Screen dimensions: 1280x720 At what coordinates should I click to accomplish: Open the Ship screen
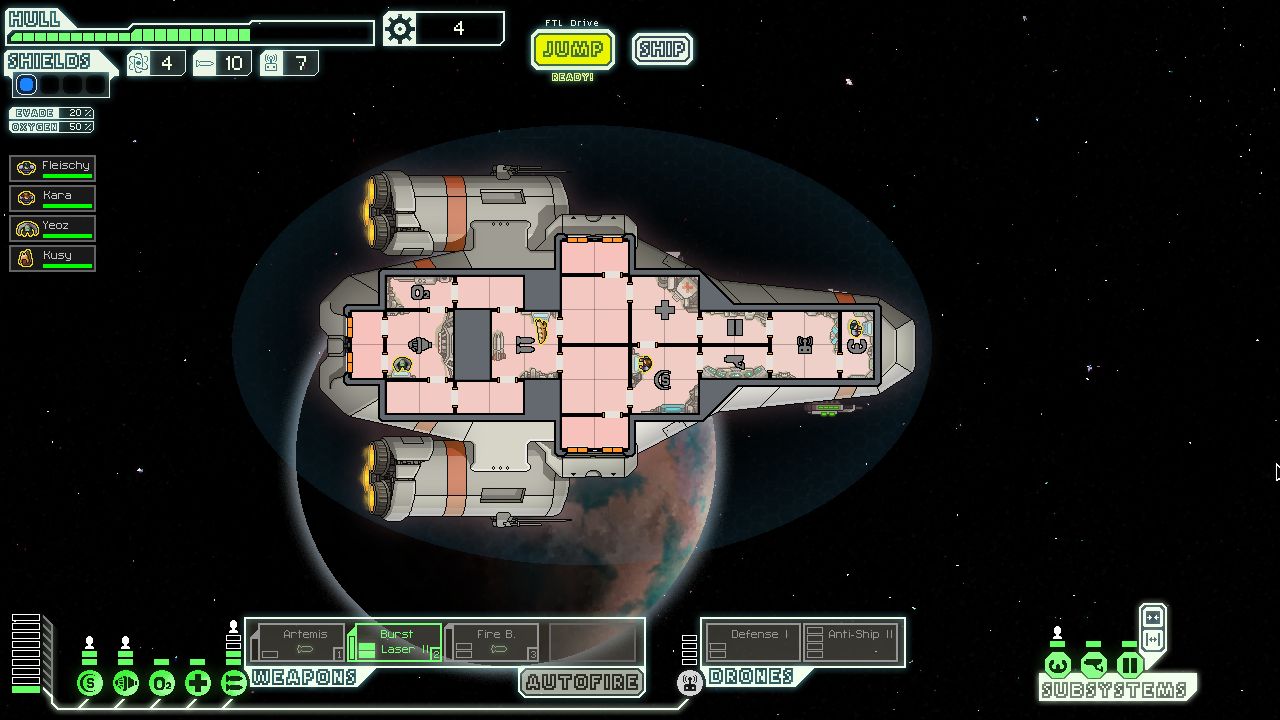coord(662,49)
